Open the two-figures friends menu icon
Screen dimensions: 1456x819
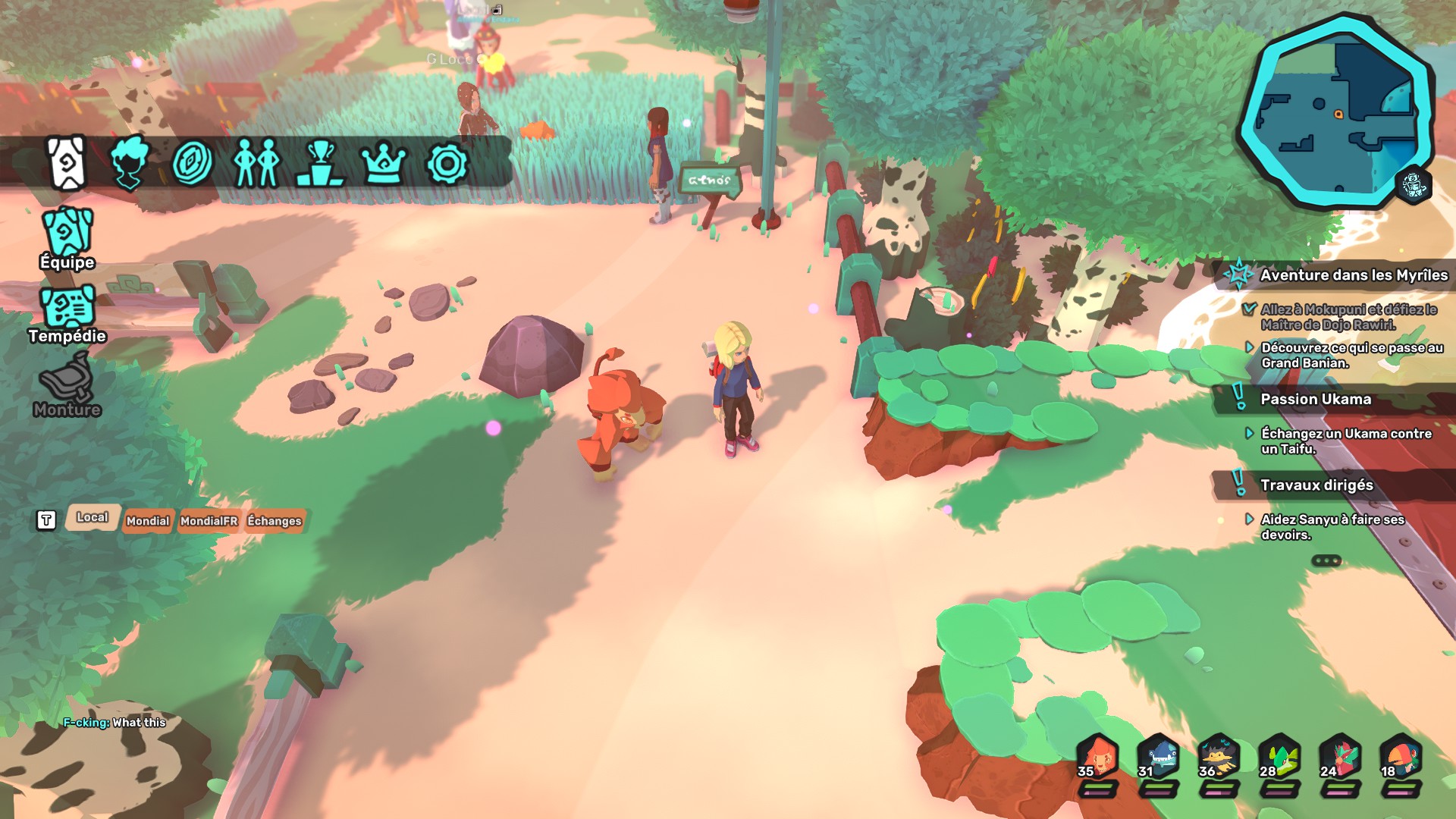pos(256,163)
